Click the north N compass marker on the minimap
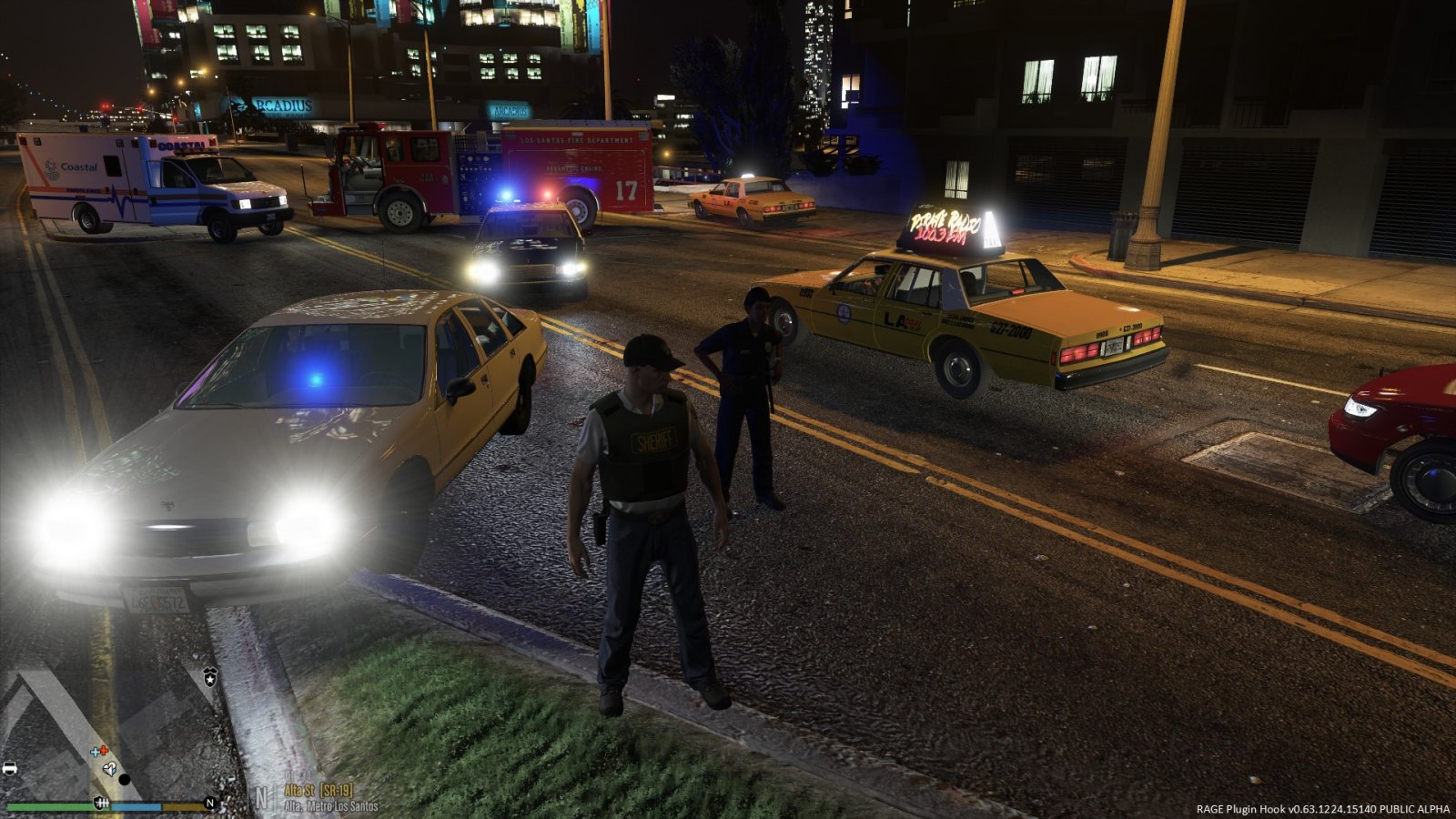Image resolution: width=1456 pixels, height=819 pixels. tap(210, 803)
